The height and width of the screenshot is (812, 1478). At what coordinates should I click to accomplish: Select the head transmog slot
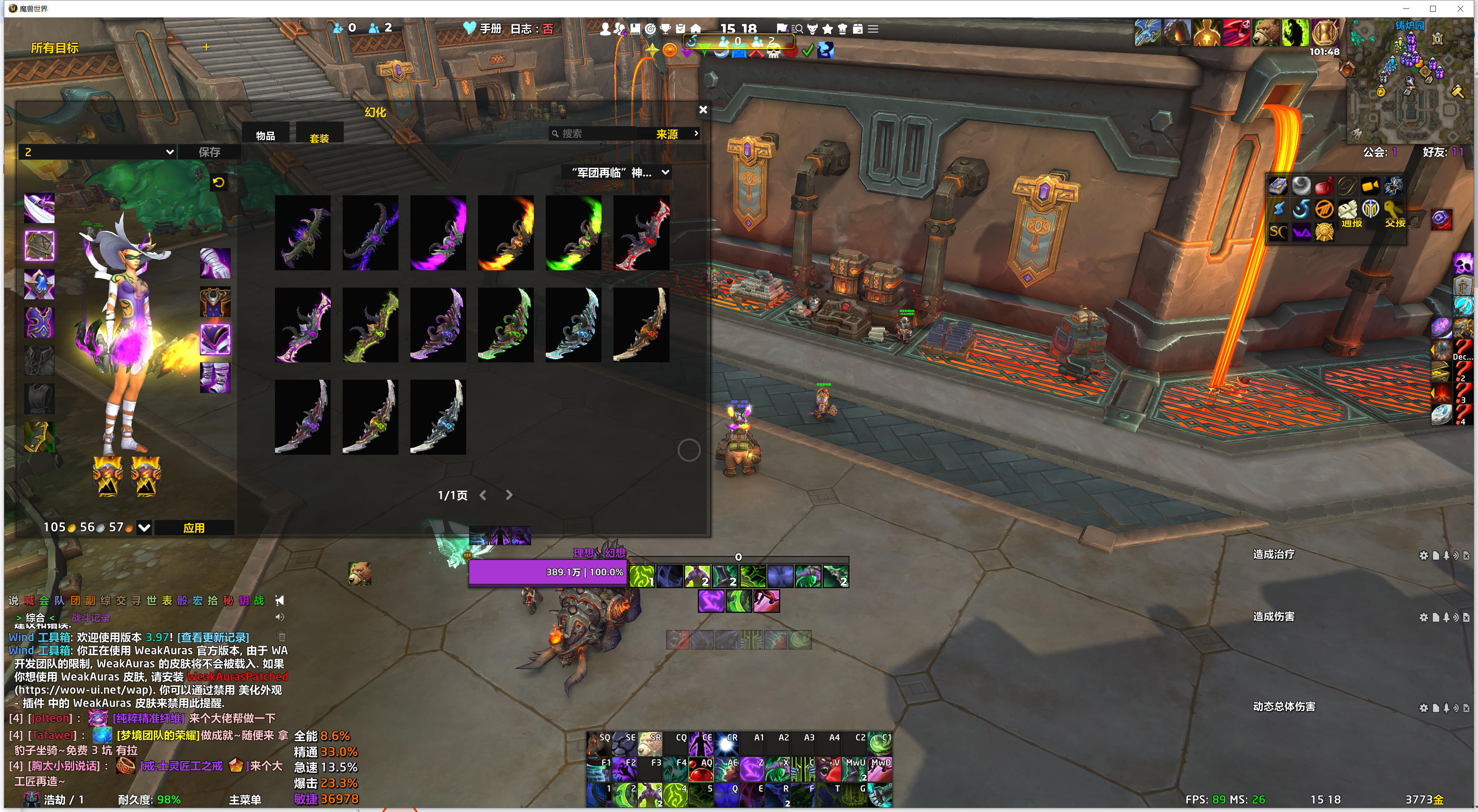39,208
